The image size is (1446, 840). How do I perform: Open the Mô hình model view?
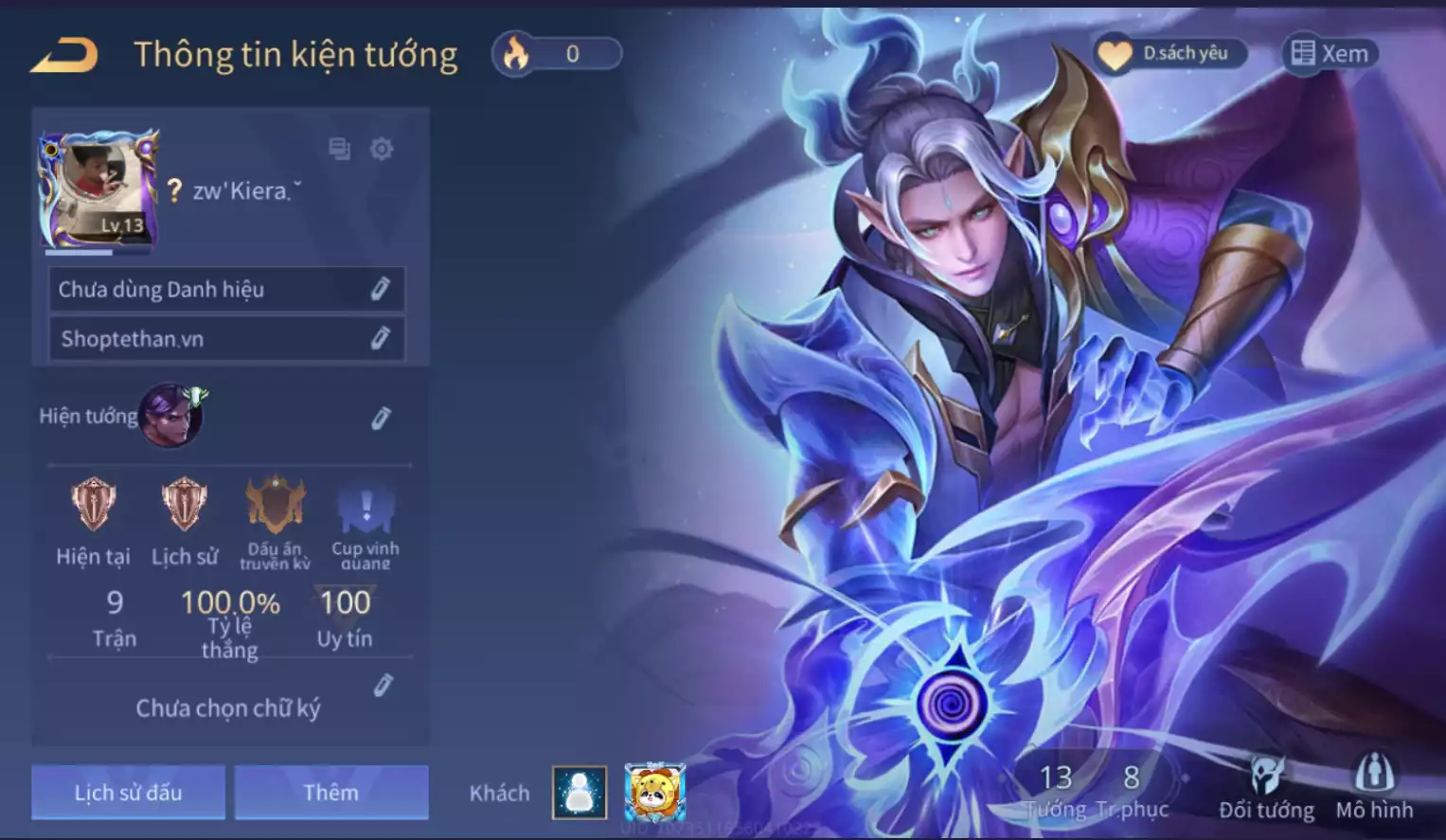(1374, 789)
